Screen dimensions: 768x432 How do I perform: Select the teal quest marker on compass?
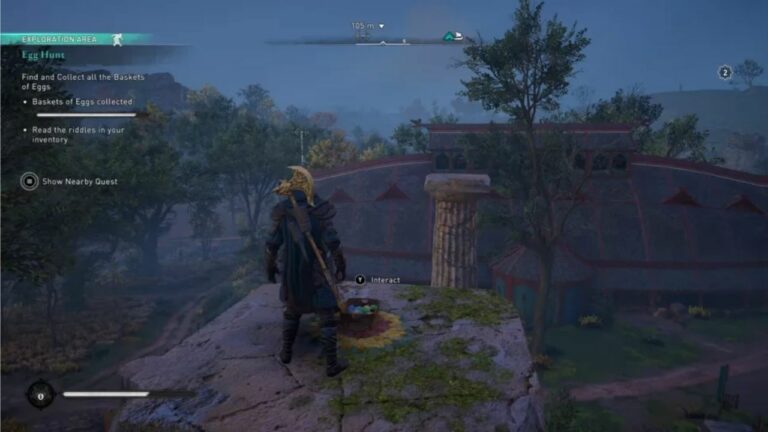pos(449,37)
